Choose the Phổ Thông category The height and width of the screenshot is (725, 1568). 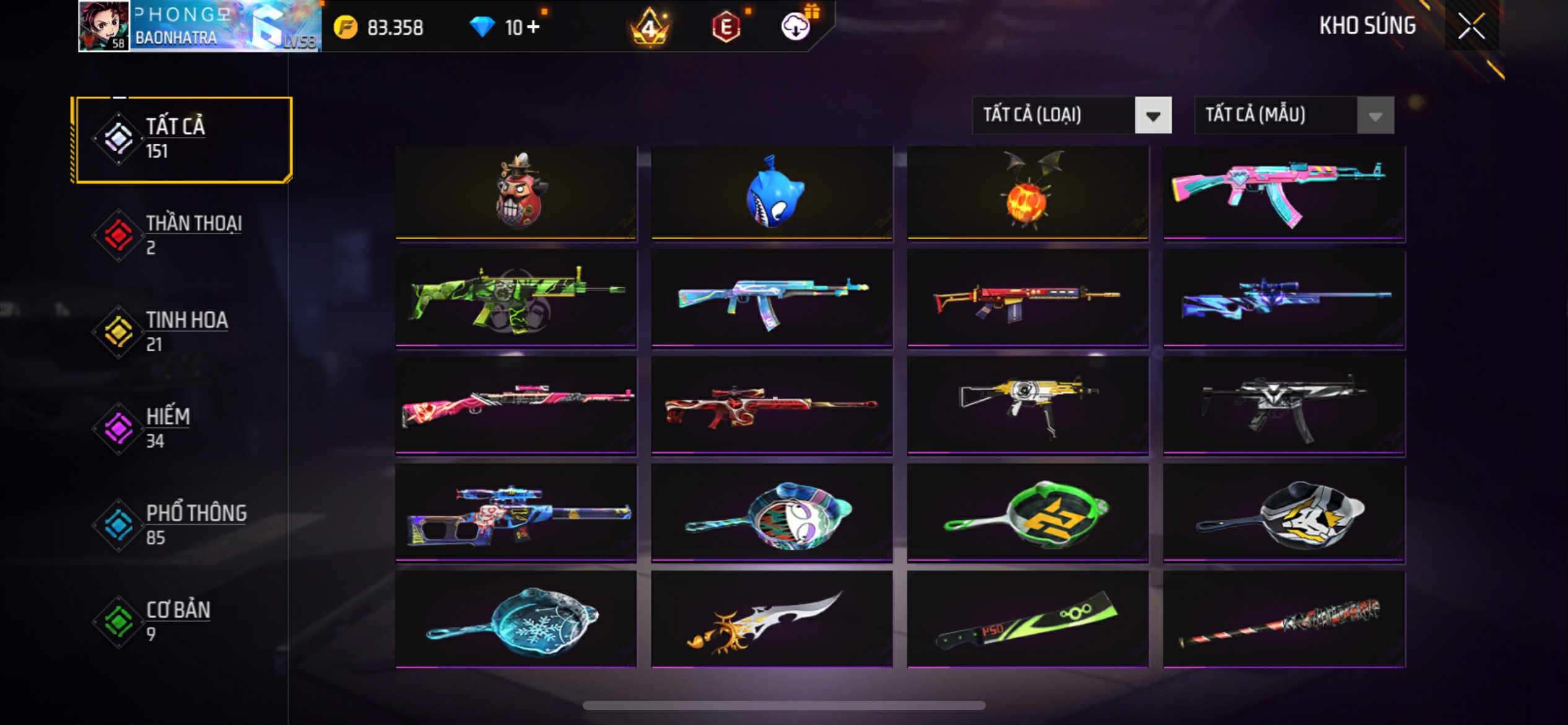coord(180,524)
